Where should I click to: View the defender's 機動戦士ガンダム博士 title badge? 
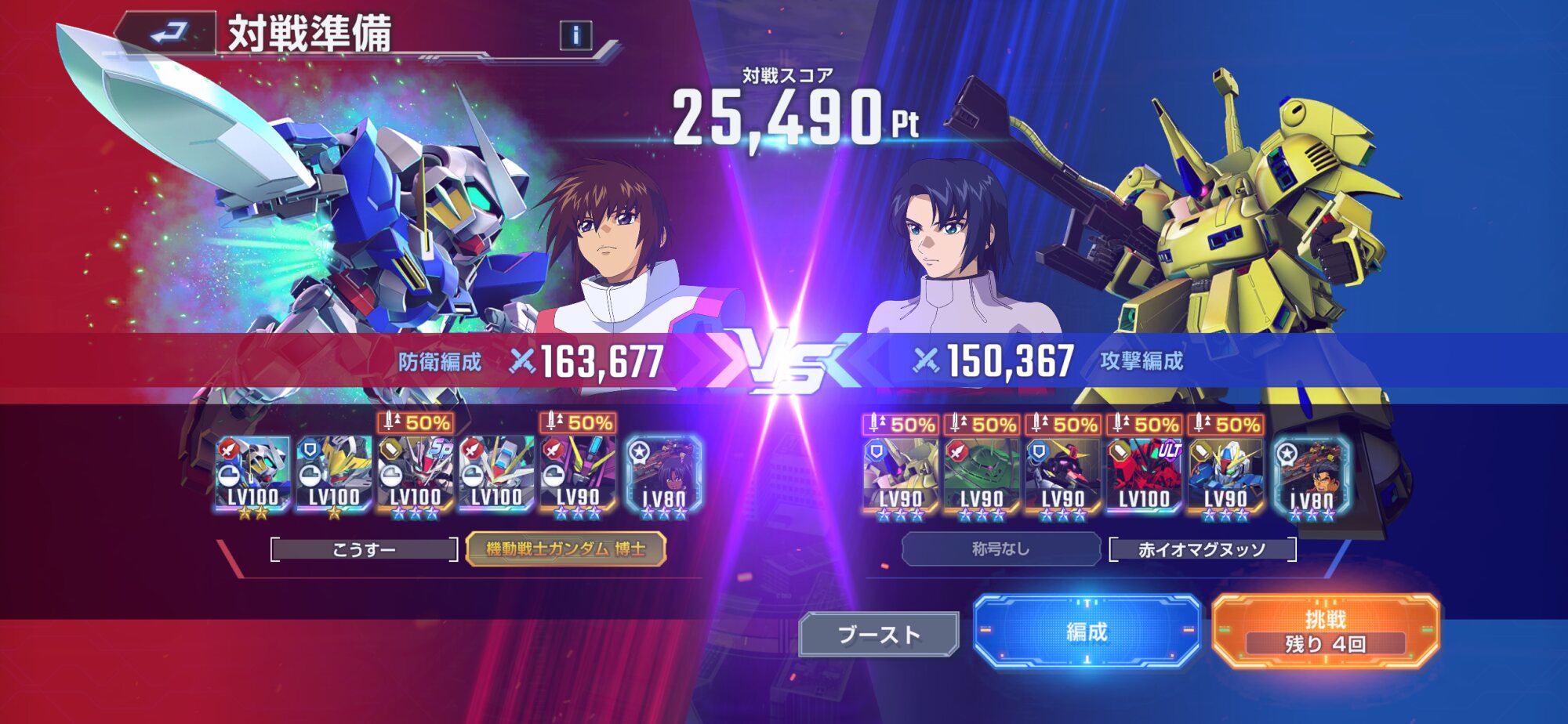pyautogui.click(x=565, y=549)
